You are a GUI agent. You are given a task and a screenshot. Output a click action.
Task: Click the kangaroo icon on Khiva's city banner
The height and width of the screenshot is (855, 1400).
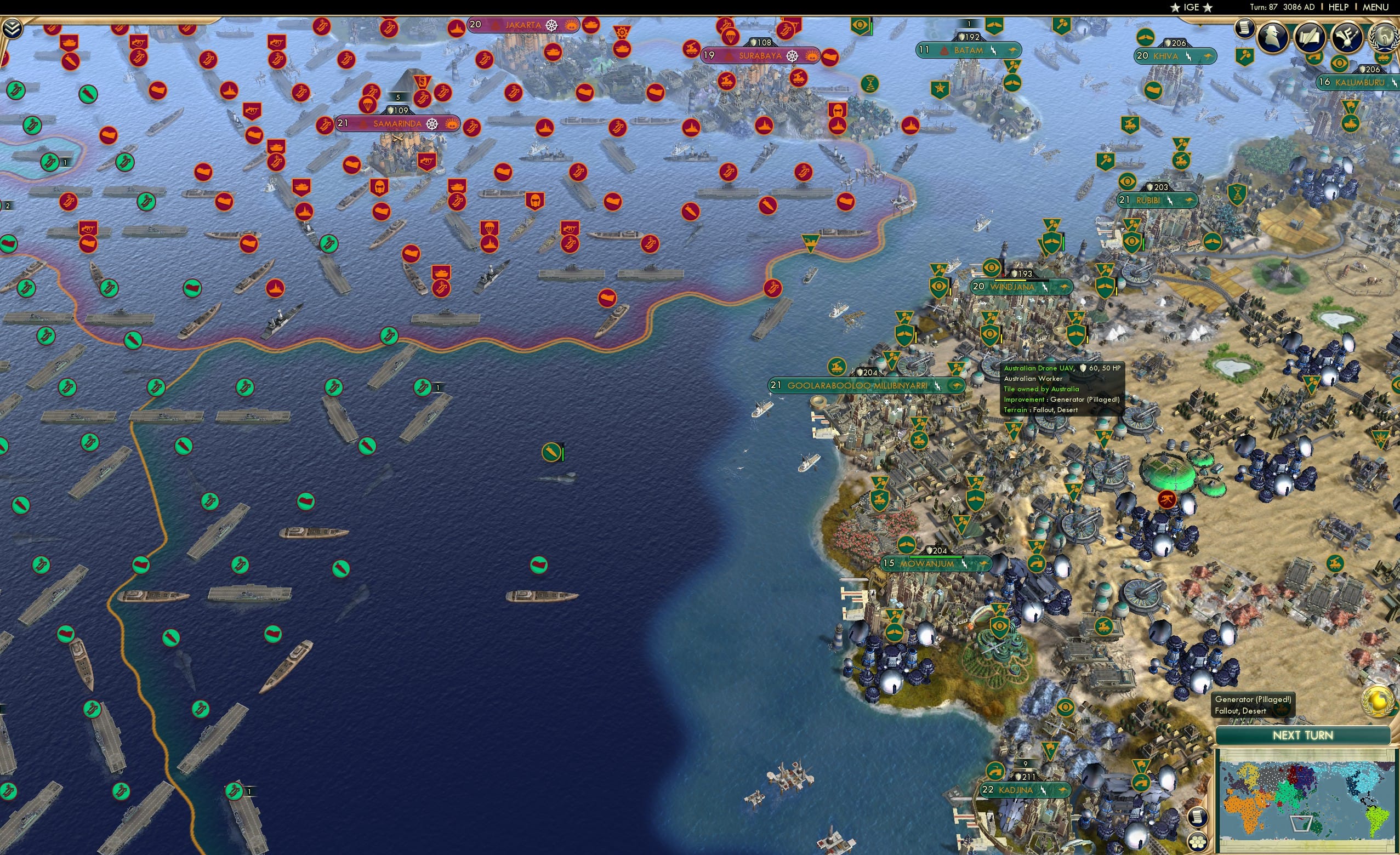[x=1210, y=56]
